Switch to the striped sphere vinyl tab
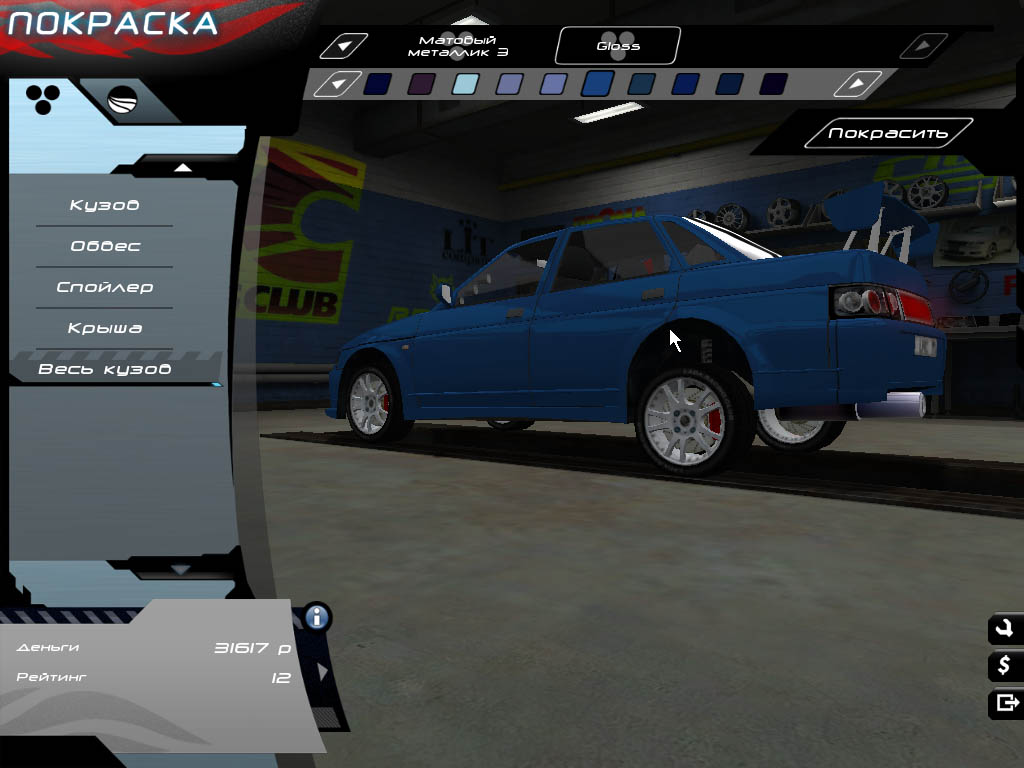This screenshot has width=1024, height=768. coord(122,101)
